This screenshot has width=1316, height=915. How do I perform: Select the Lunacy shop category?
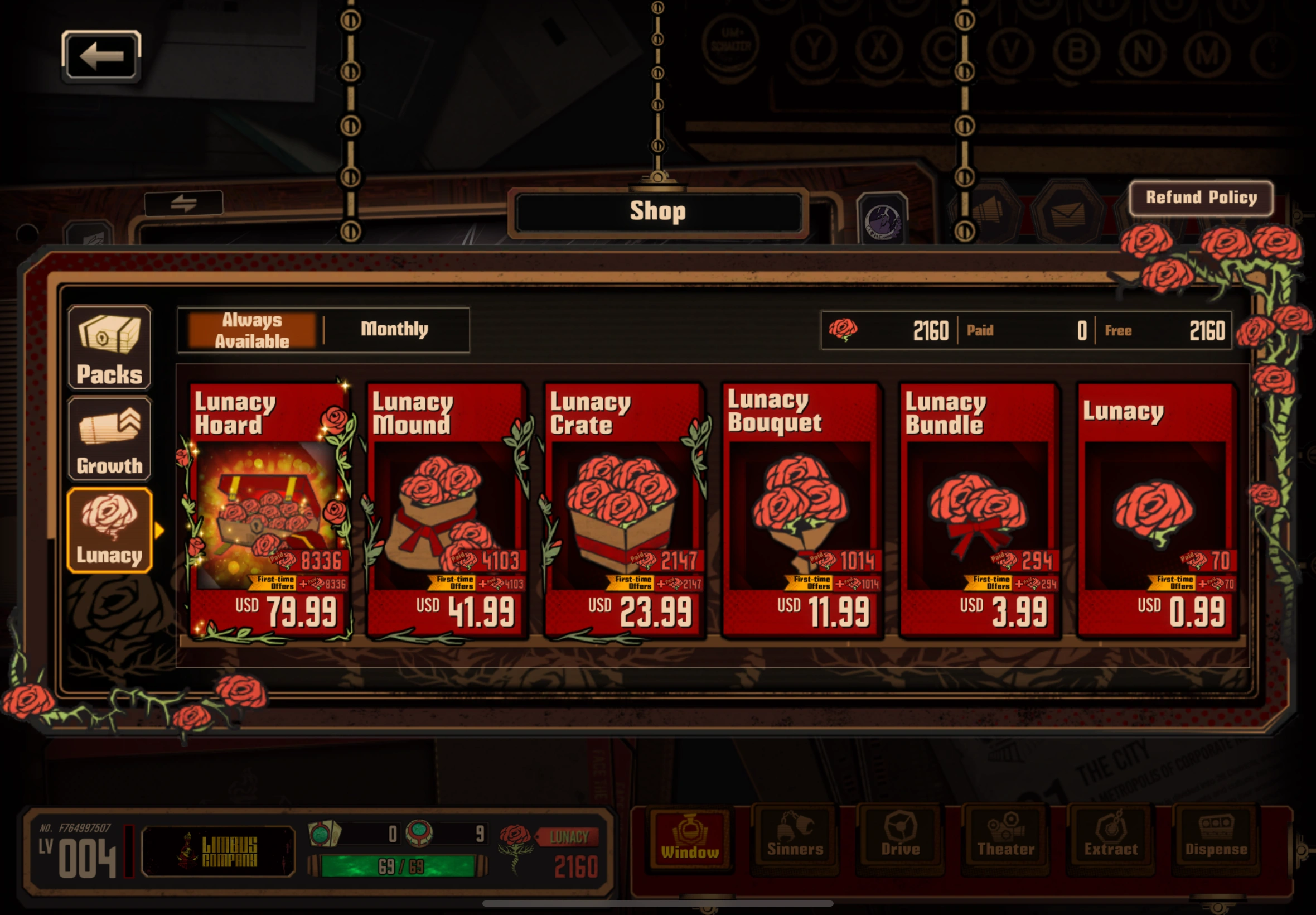click(109, 531)
